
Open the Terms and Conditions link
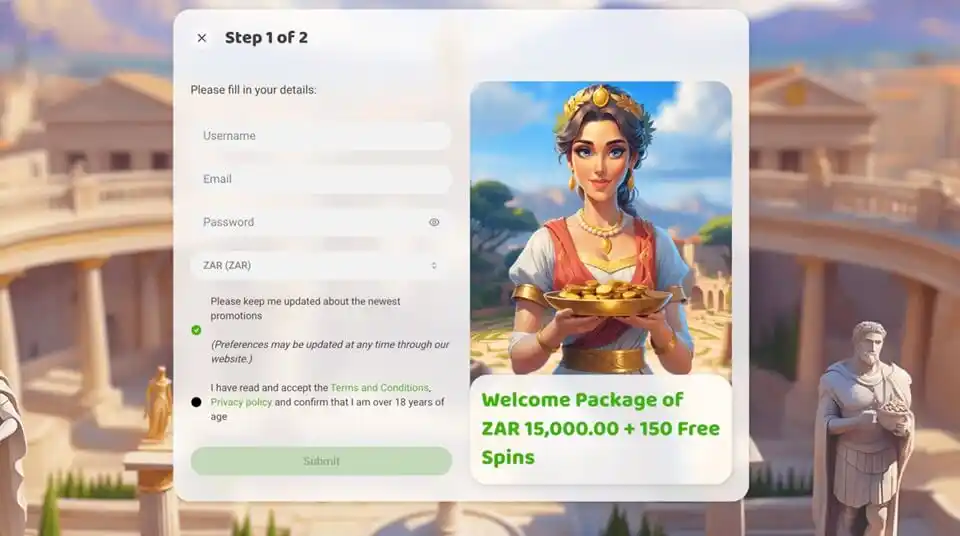[x=379, y=388]
